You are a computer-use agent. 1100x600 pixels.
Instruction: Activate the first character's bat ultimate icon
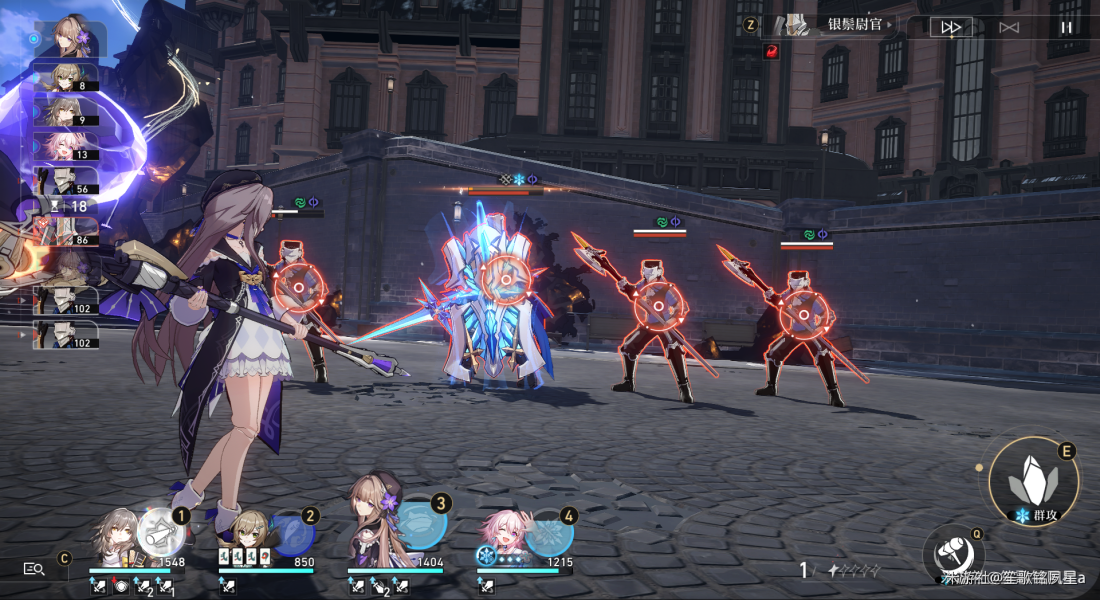coord(159,531)
